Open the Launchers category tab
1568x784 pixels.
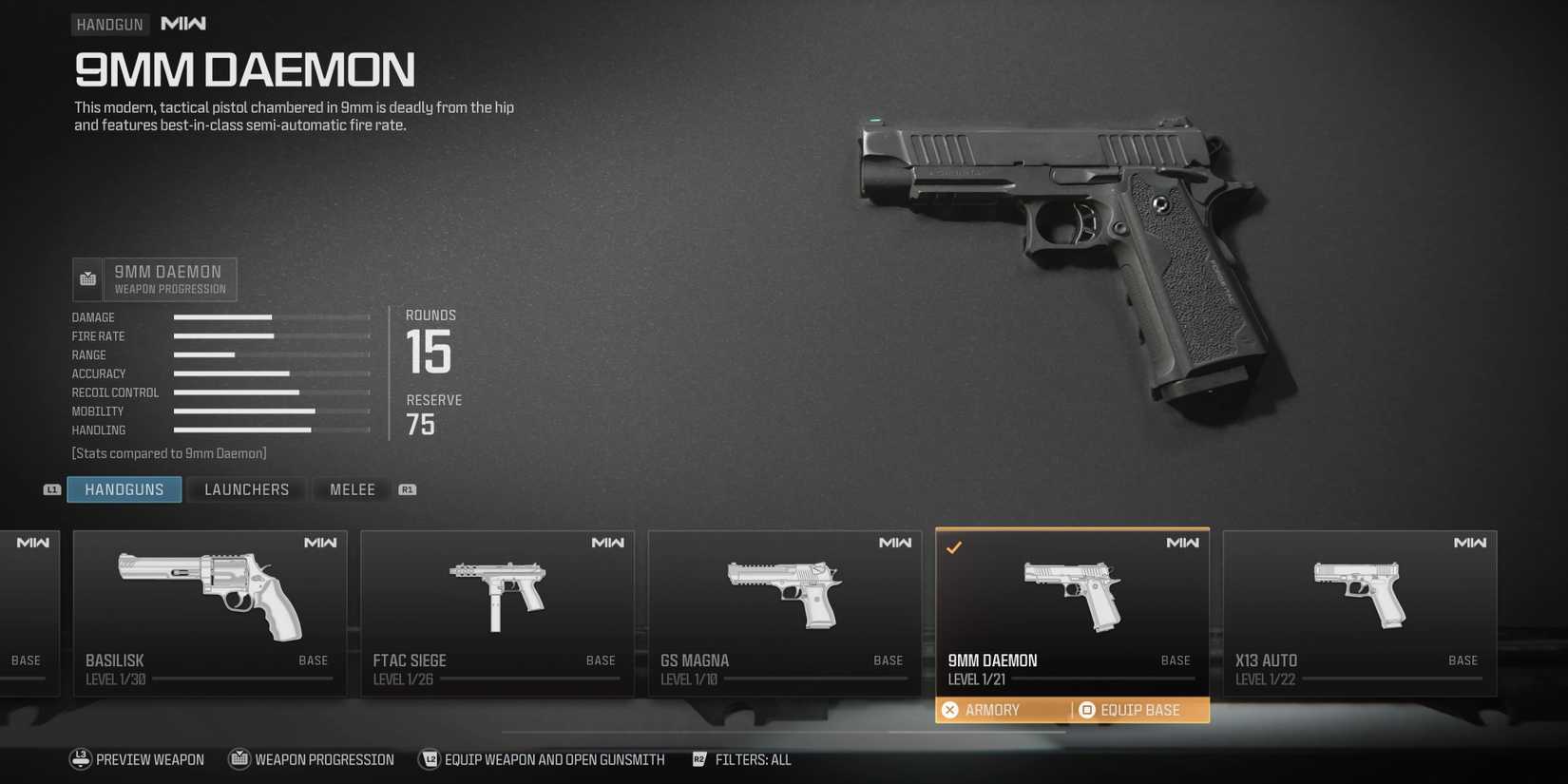coord(246,489)
